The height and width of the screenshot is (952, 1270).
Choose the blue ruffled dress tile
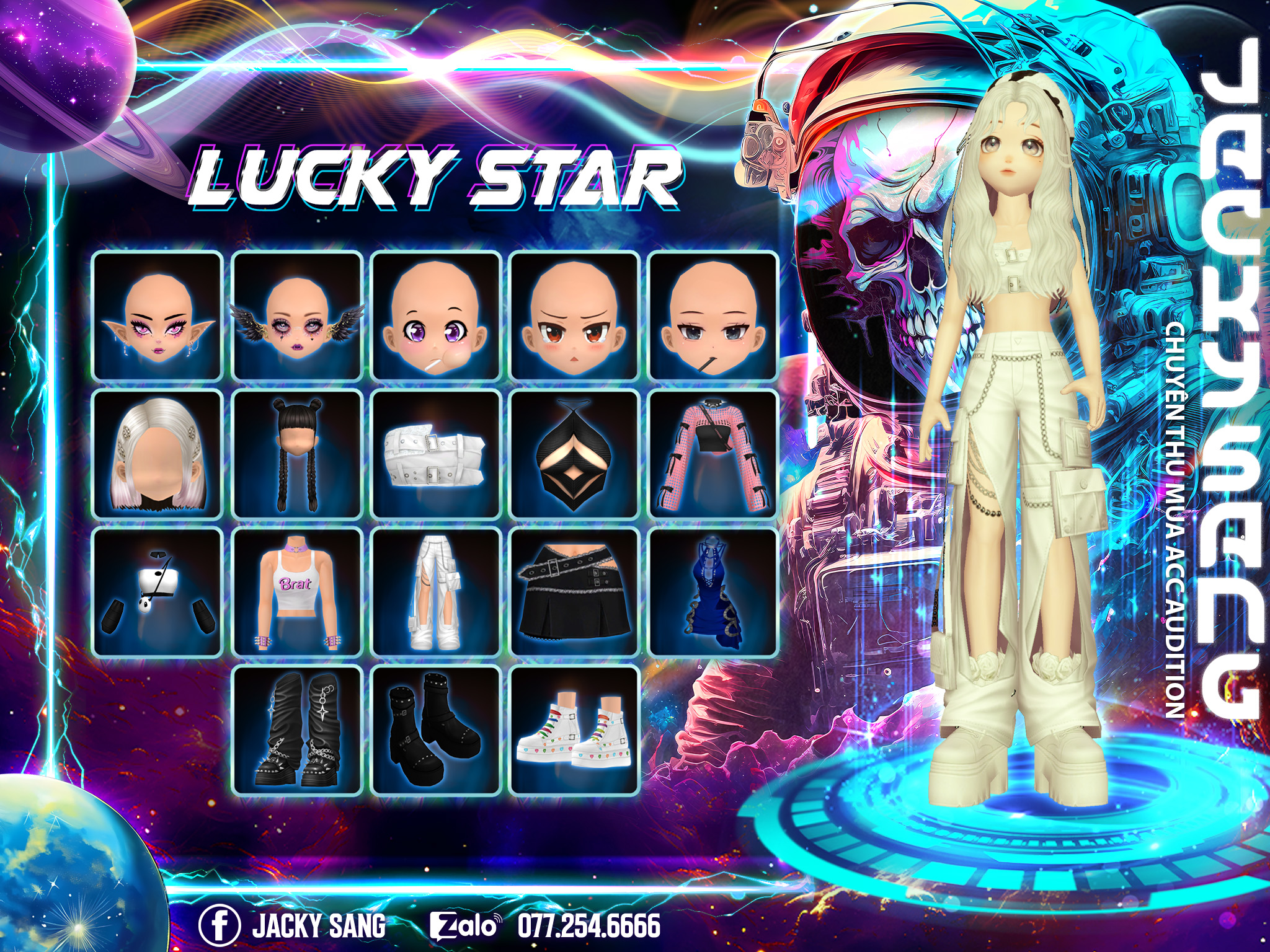[713, 593]
